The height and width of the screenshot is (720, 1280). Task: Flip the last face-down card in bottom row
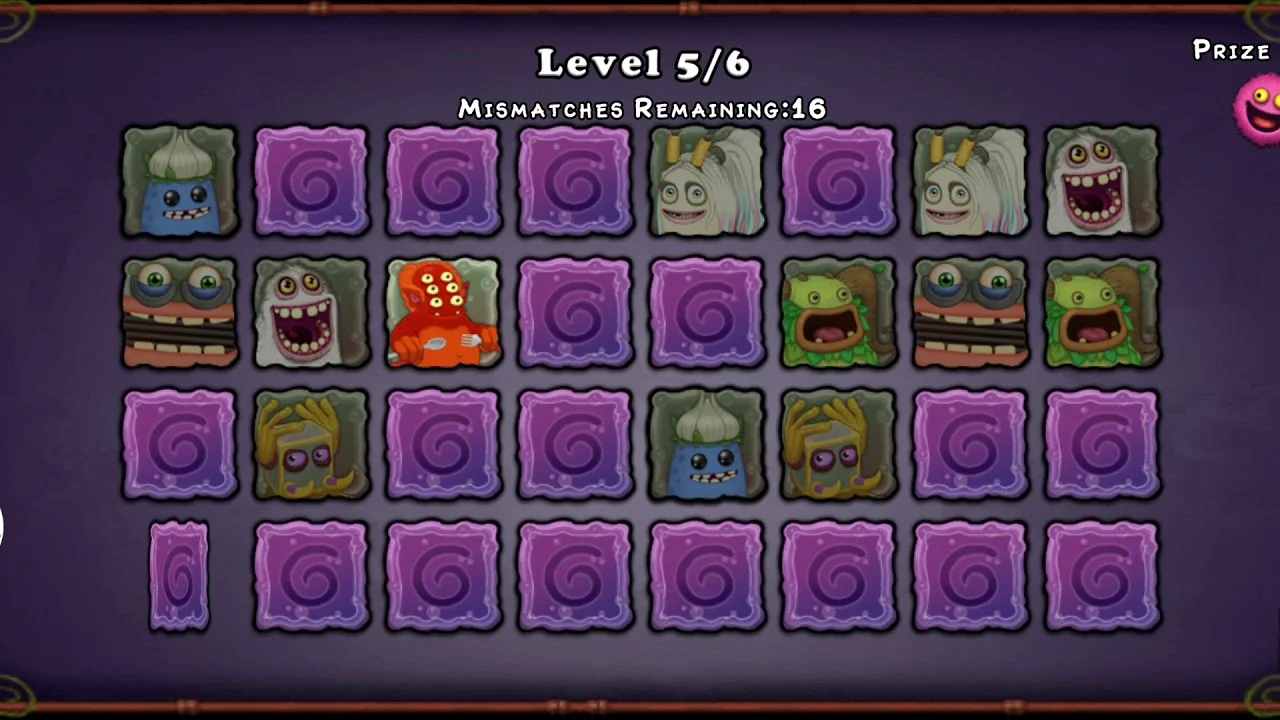pyautogui.click(x=1101, y=576)
